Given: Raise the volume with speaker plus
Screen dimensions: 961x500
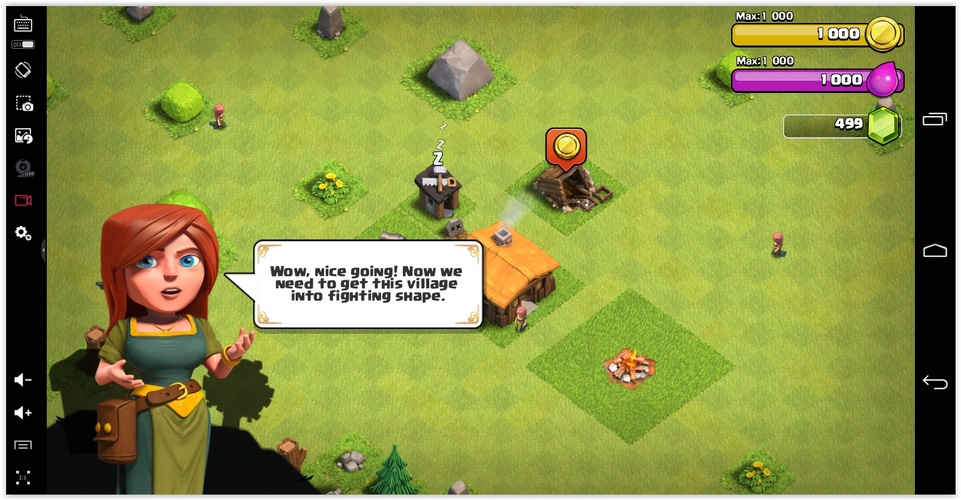Looking at the screenshot, I should click(x=23, y=412).
